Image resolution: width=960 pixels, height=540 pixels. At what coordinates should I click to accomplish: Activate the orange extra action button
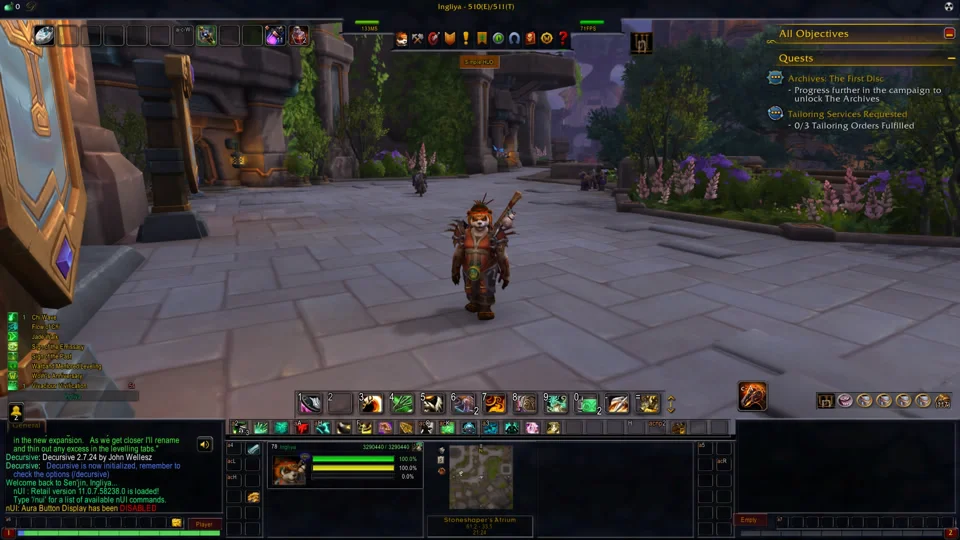click(752, 396)
